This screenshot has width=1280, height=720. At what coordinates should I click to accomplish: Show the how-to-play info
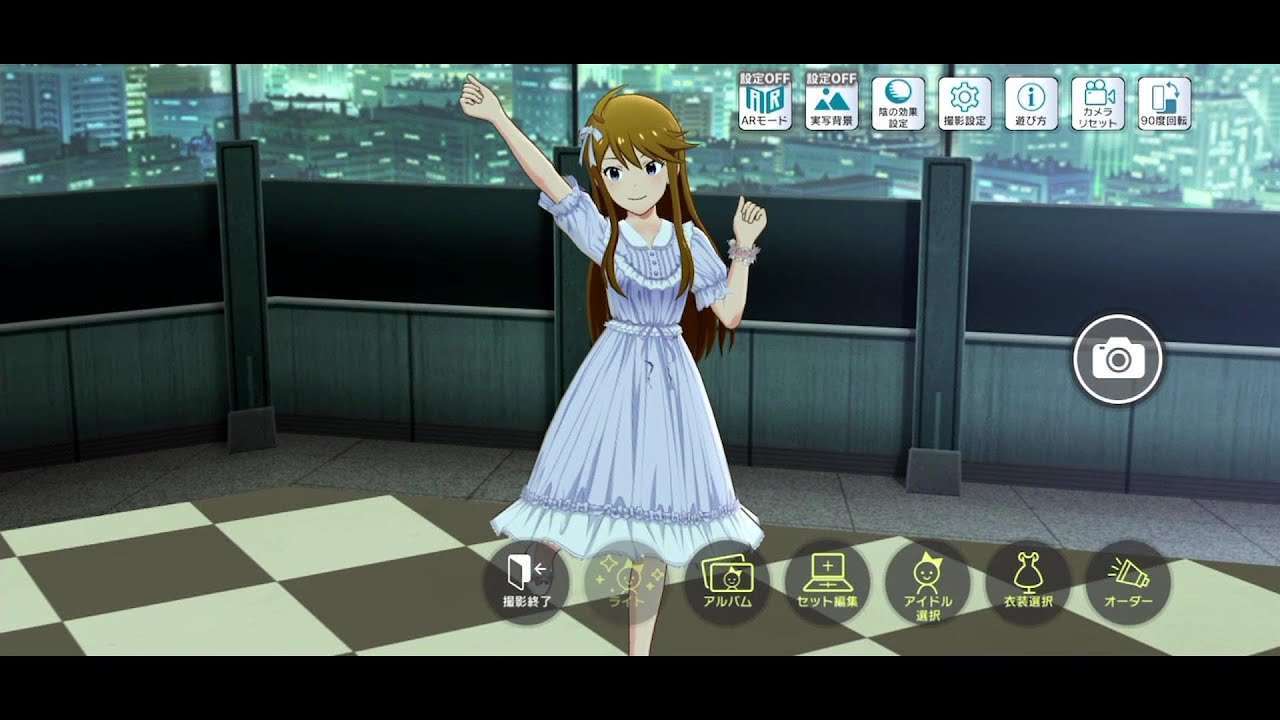(1031, 103)
